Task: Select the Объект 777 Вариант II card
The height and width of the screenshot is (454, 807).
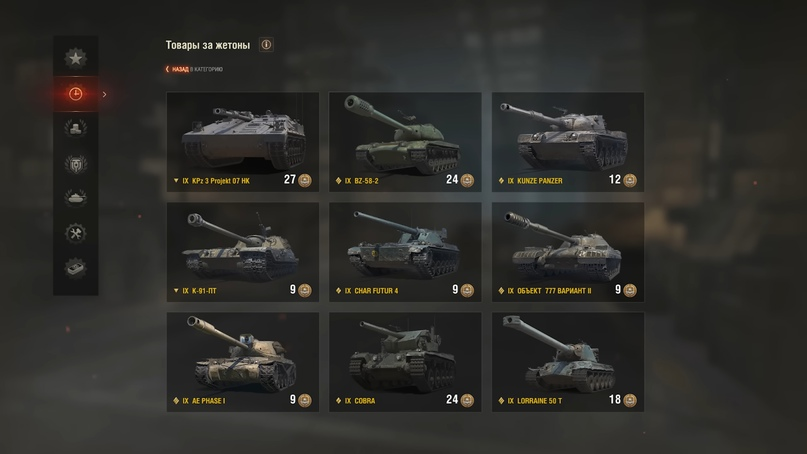Action: 567,250
